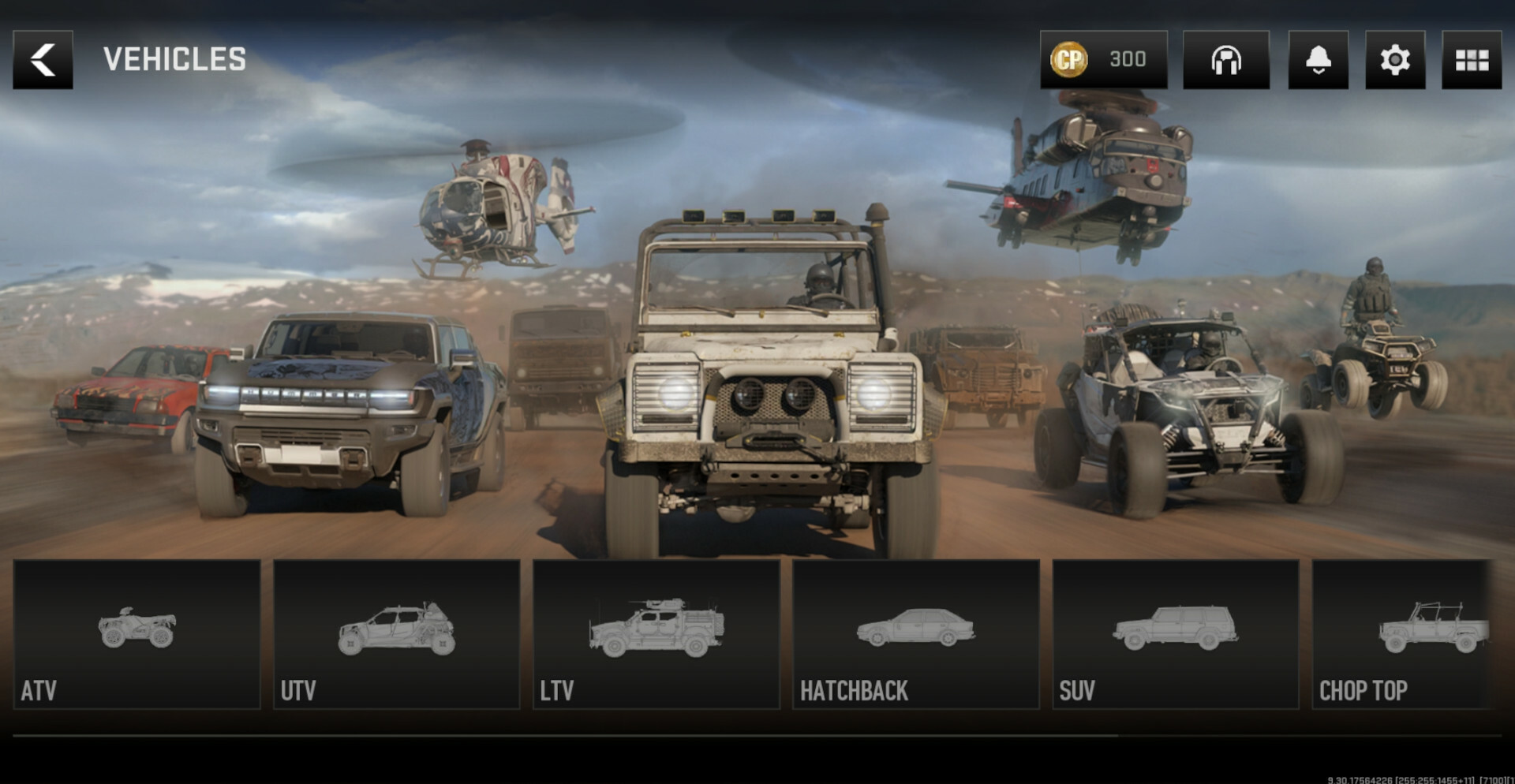Open settings with the gear icon
Viewport: 1515px width, 784px height.
coord(1394,60)
